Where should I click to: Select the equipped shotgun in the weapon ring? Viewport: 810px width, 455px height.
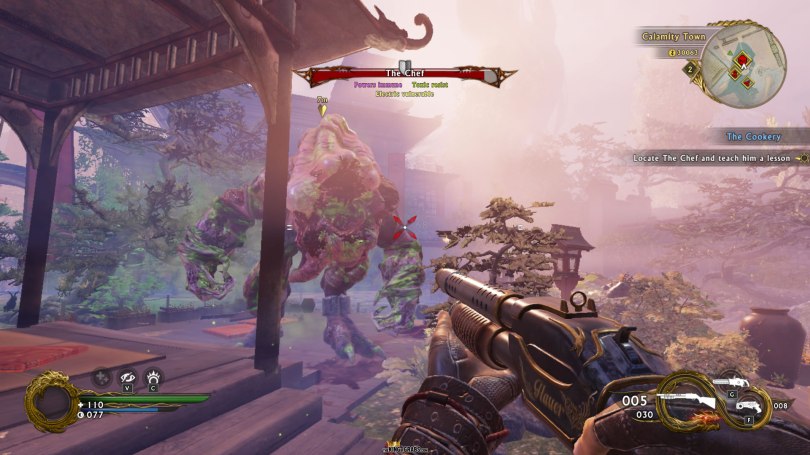(691, 400)
